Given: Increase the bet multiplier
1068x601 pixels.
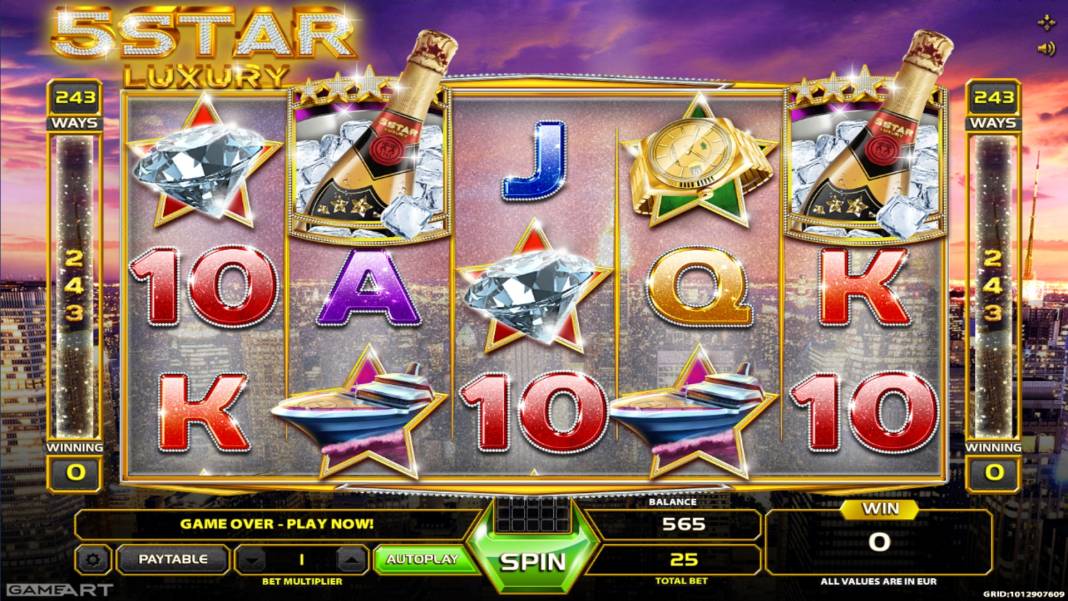Looking at the screenshot, I should 350,559.
